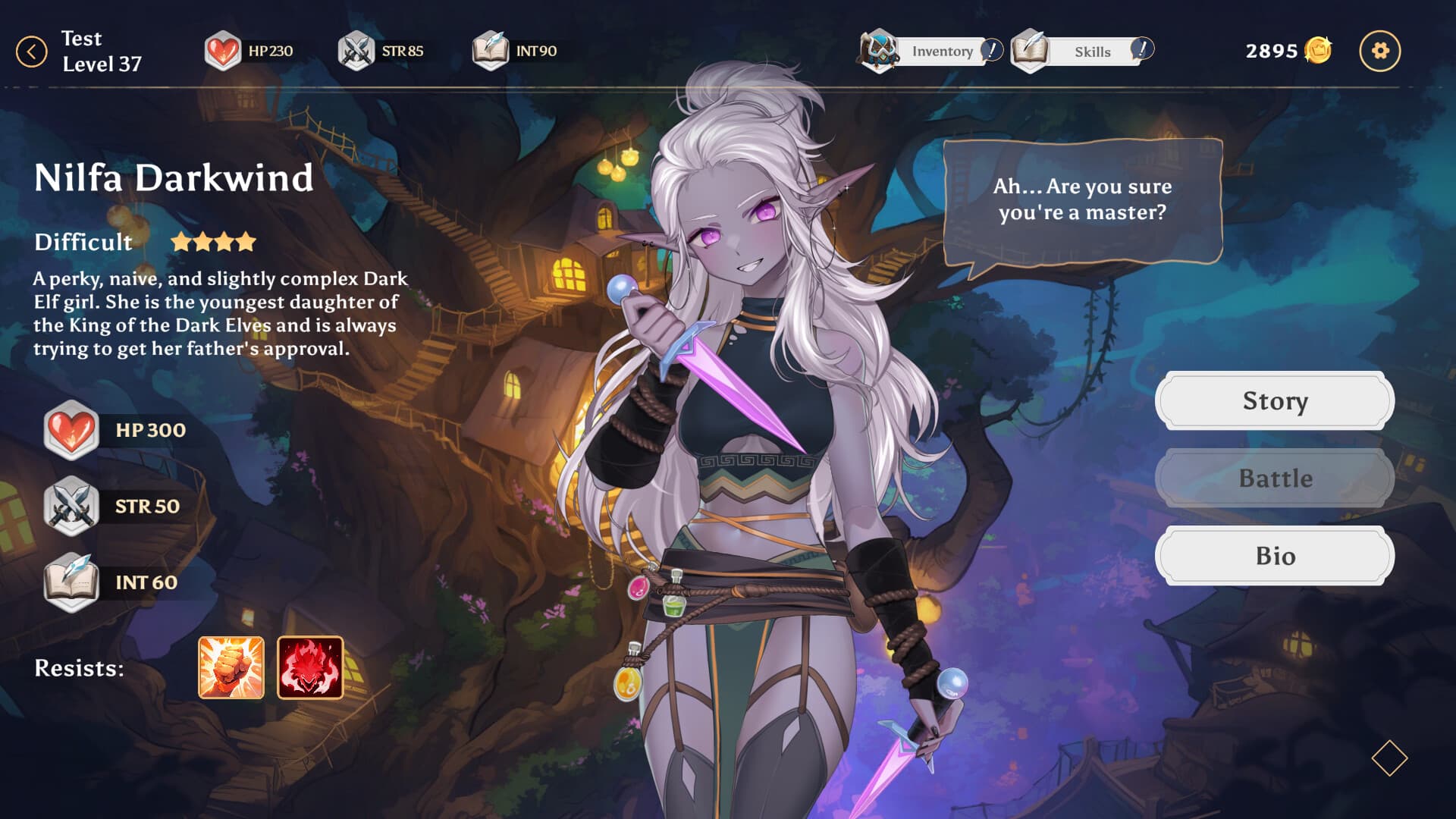This screenshot has width=1456, height=819.
Task: Click the gold coin currency icon
Action: click(1318, 51)
